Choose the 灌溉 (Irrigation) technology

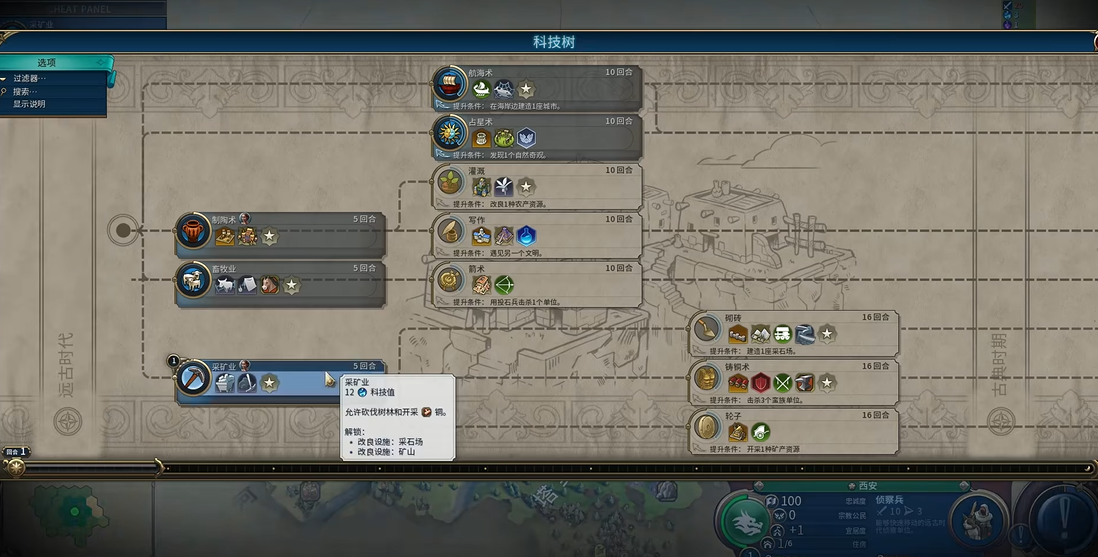[x=537, y=183]
